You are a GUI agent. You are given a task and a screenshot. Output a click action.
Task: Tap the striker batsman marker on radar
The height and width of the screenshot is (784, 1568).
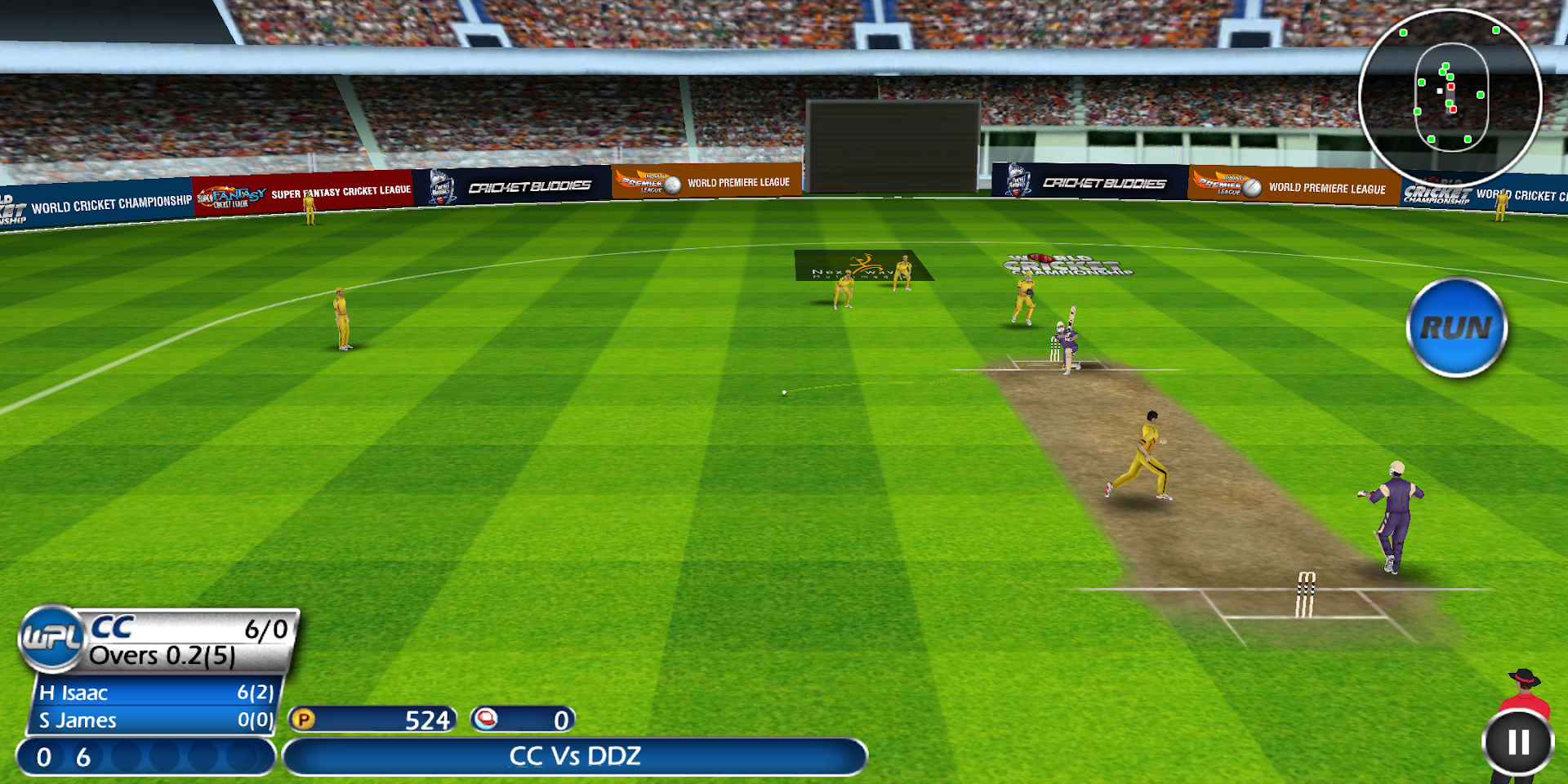tap(1441, 91)
